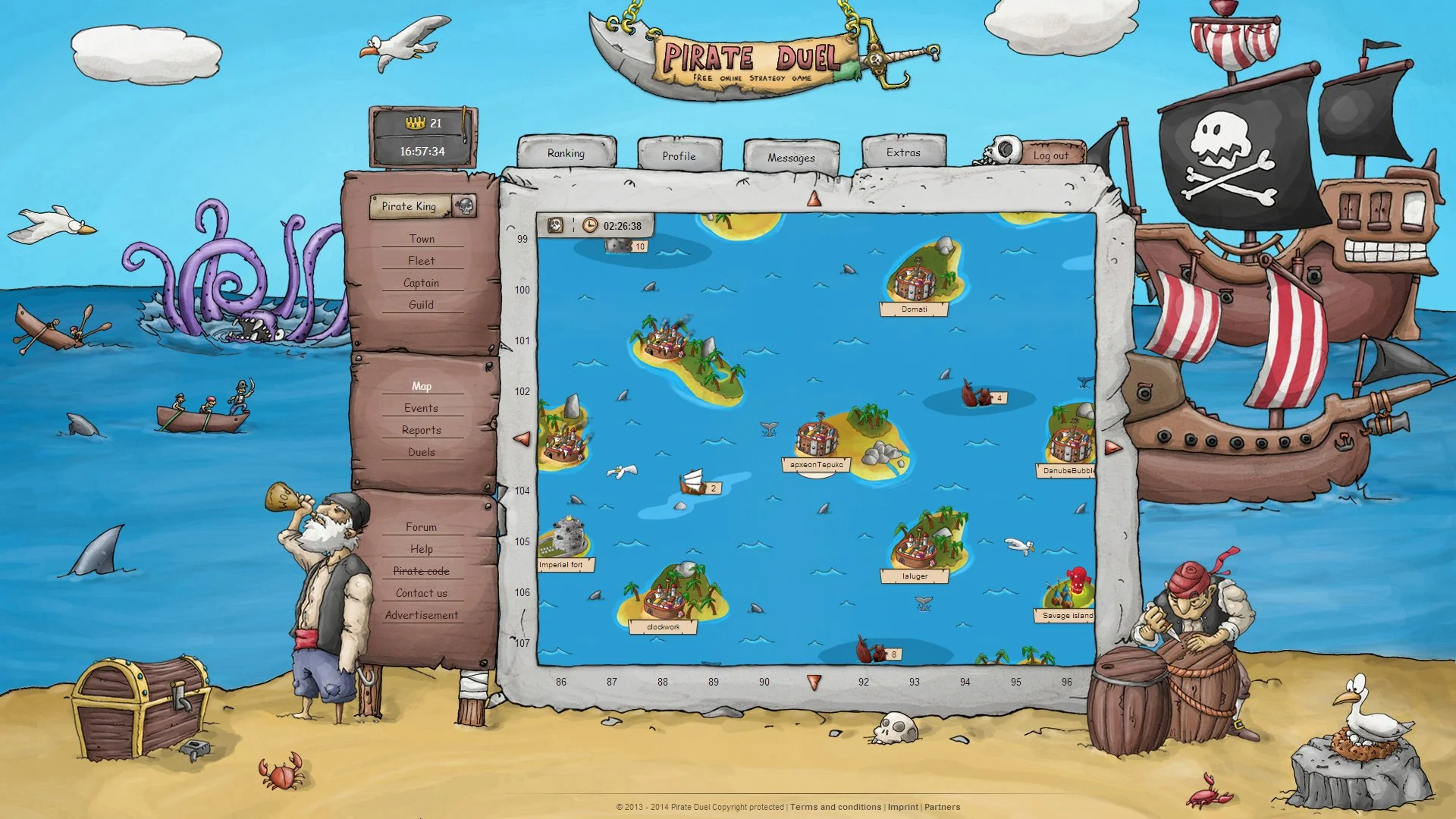Screen dimensions: 1456x819
Task: Click Advertisement in the sidebar menu
Action: pos(422,615)
